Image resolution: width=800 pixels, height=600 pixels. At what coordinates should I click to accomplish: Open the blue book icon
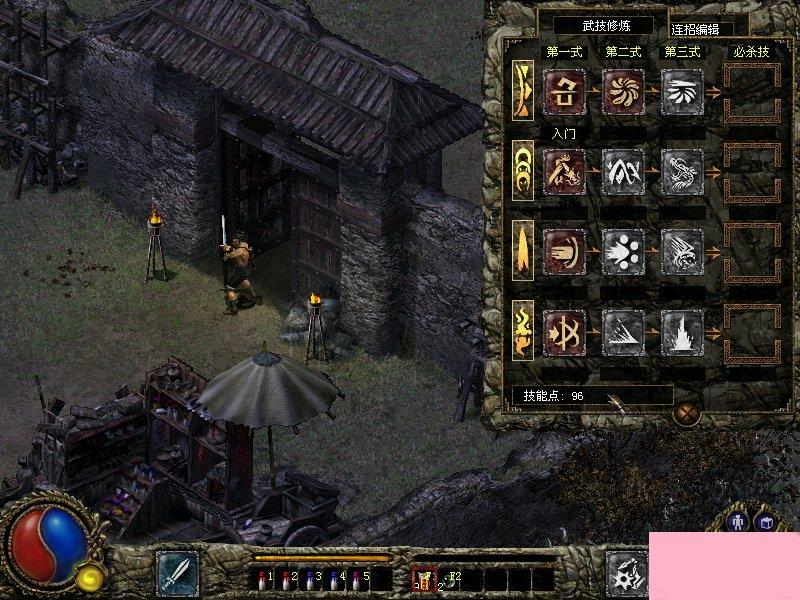click(x=766, y=521)
